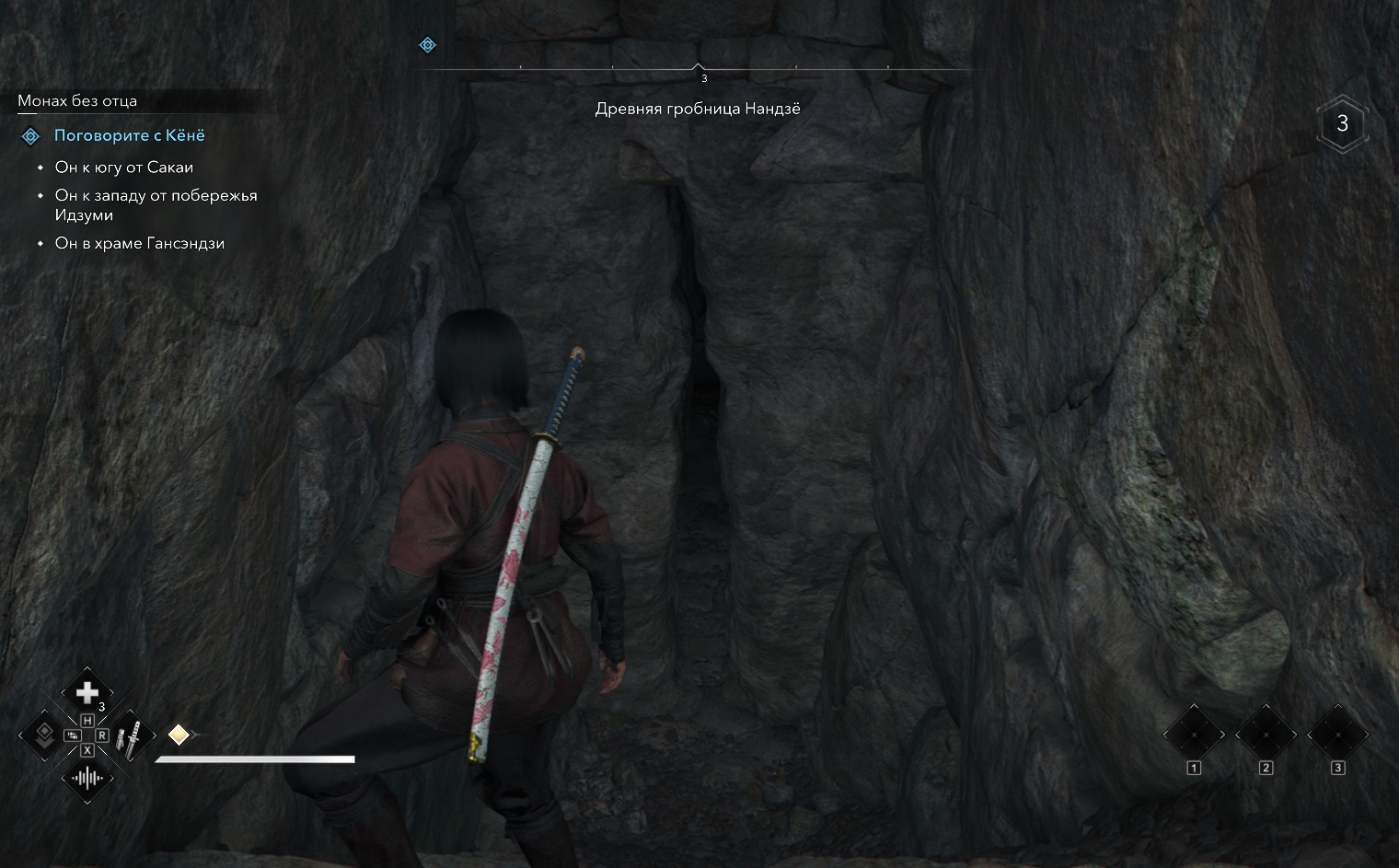Screen dimensions: 1399x868
Task: Select the diamond with down arrows slot
Action: [42, 735]
